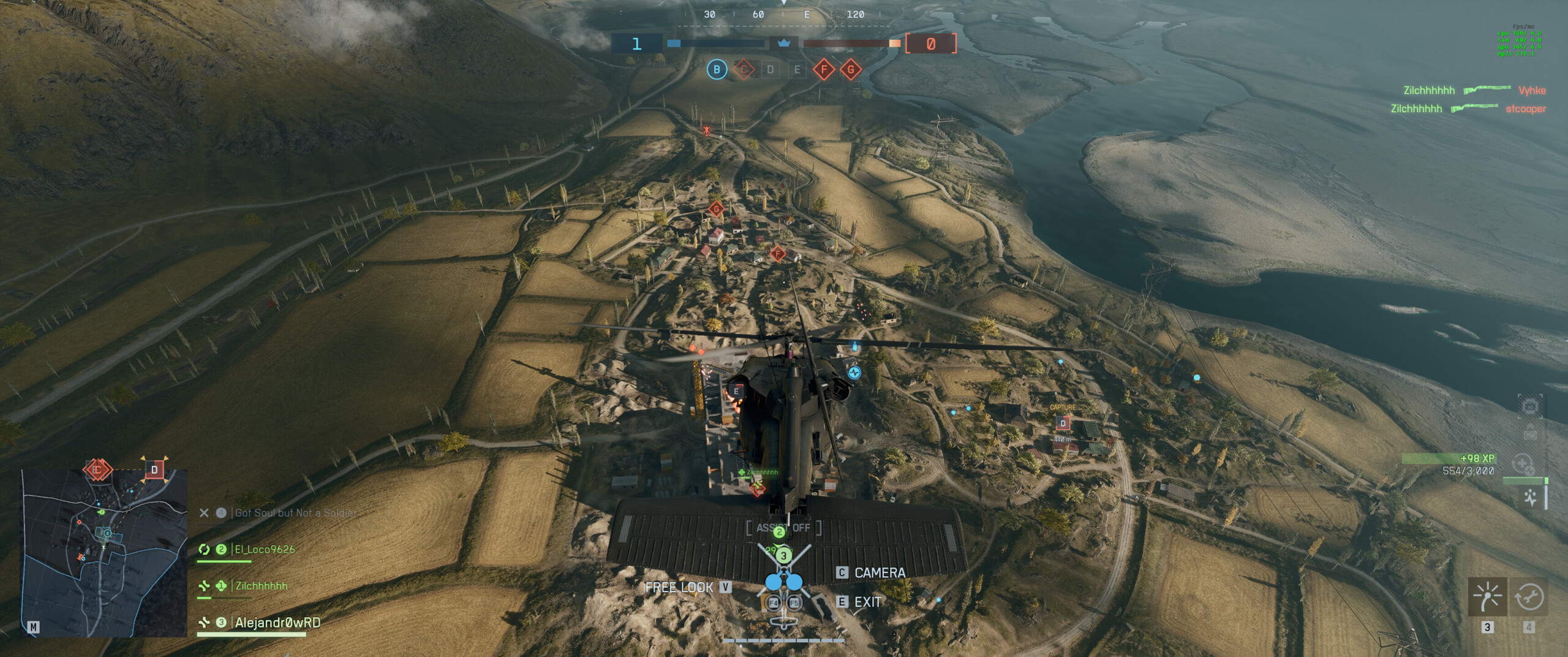This screenshot has width=1568, height=657.
Task: Select squad member Zilchhhhhh in squad list
Action: 261,586
